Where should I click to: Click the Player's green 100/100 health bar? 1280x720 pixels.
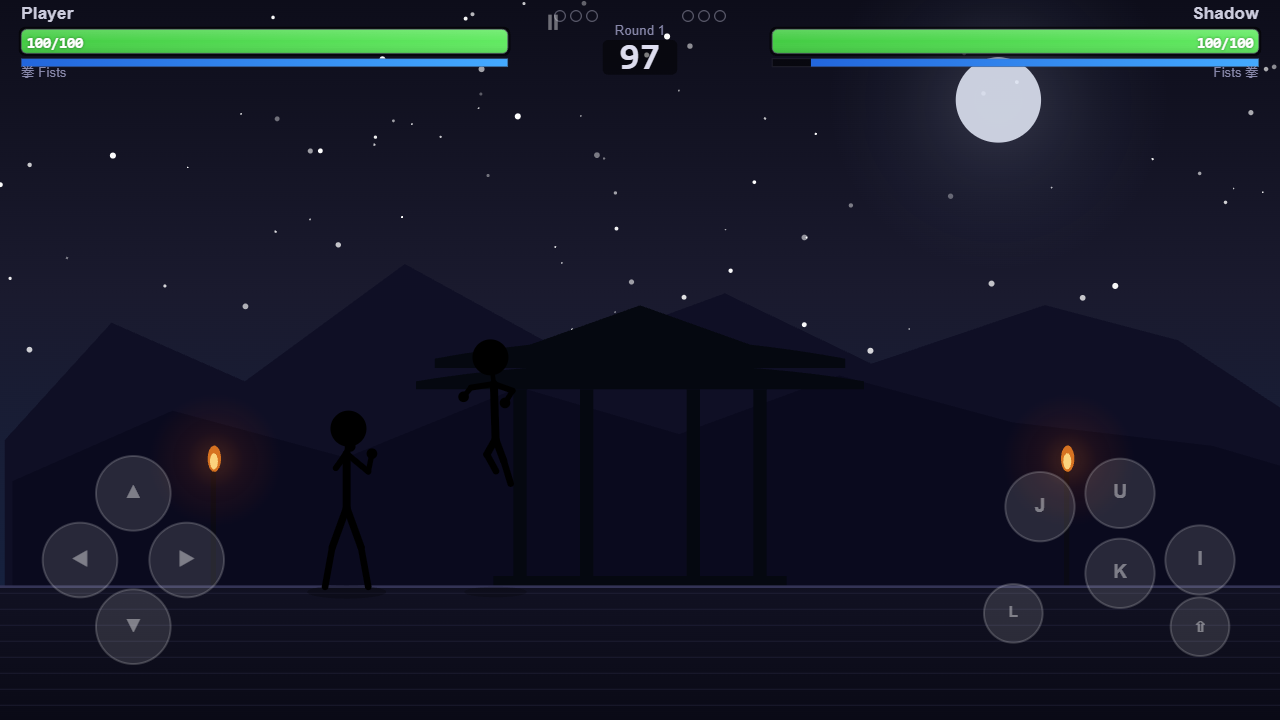pos(264,42)
